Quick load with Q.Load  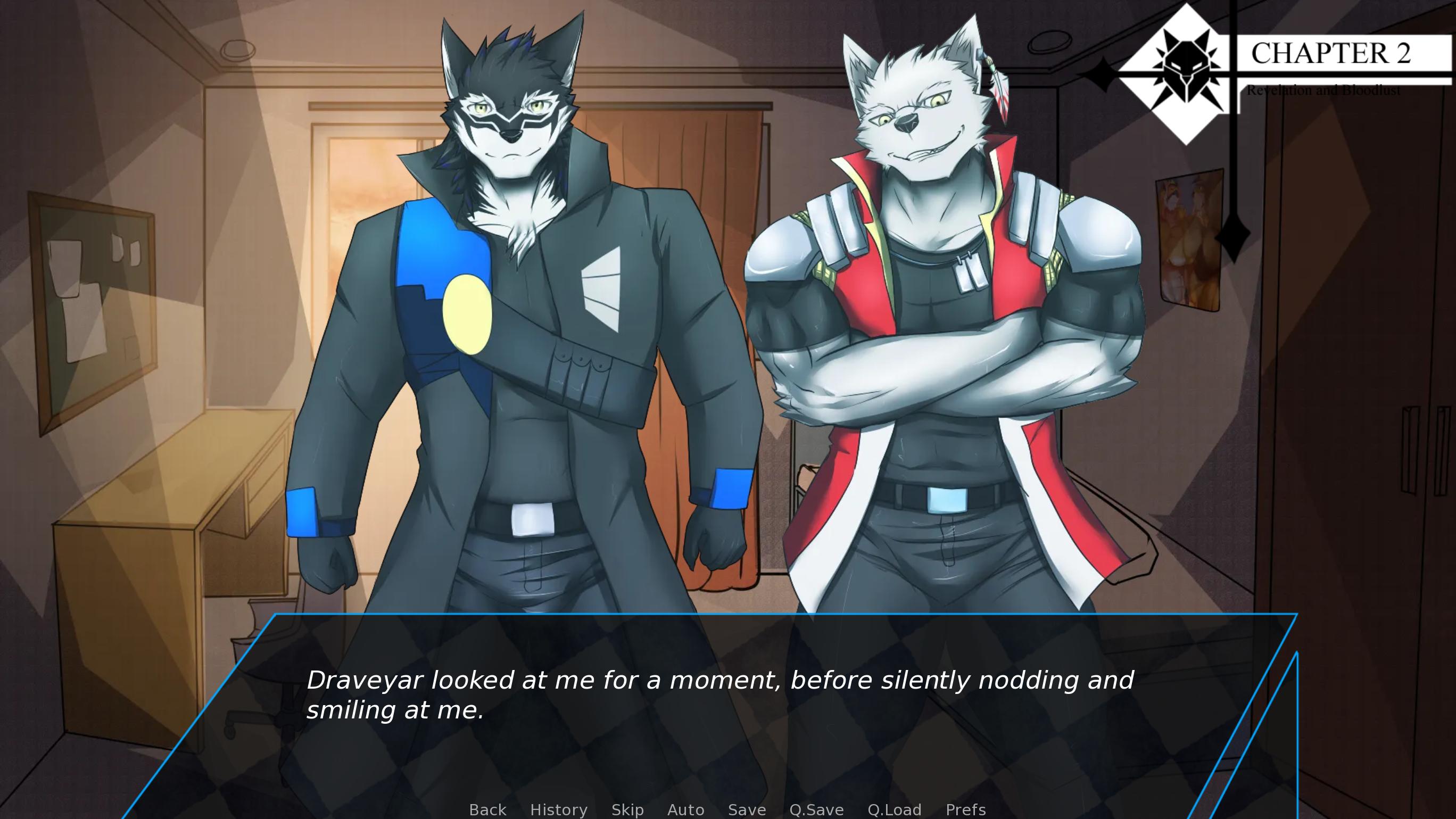[894, 809]
